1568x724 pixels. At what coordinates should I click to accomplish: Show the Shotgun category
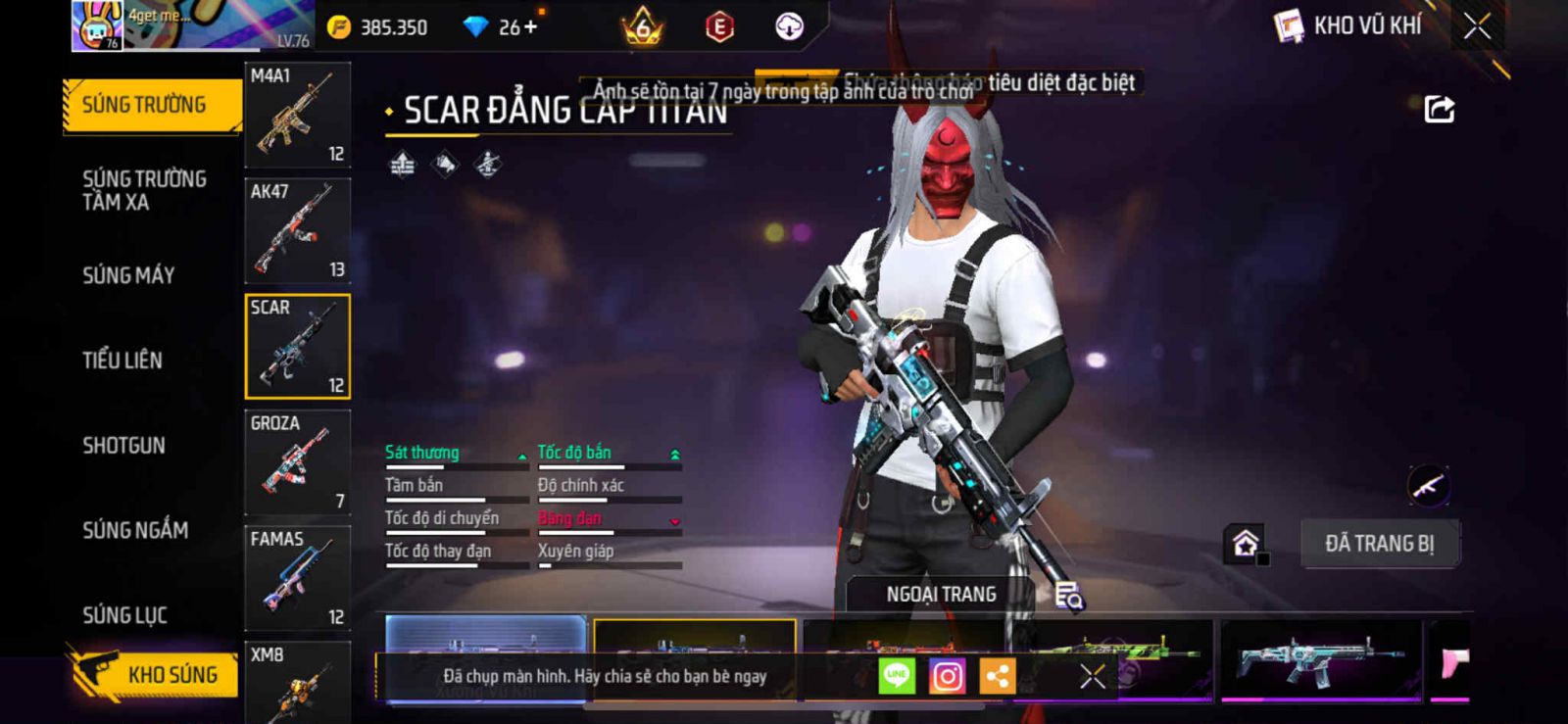point(124,446)
